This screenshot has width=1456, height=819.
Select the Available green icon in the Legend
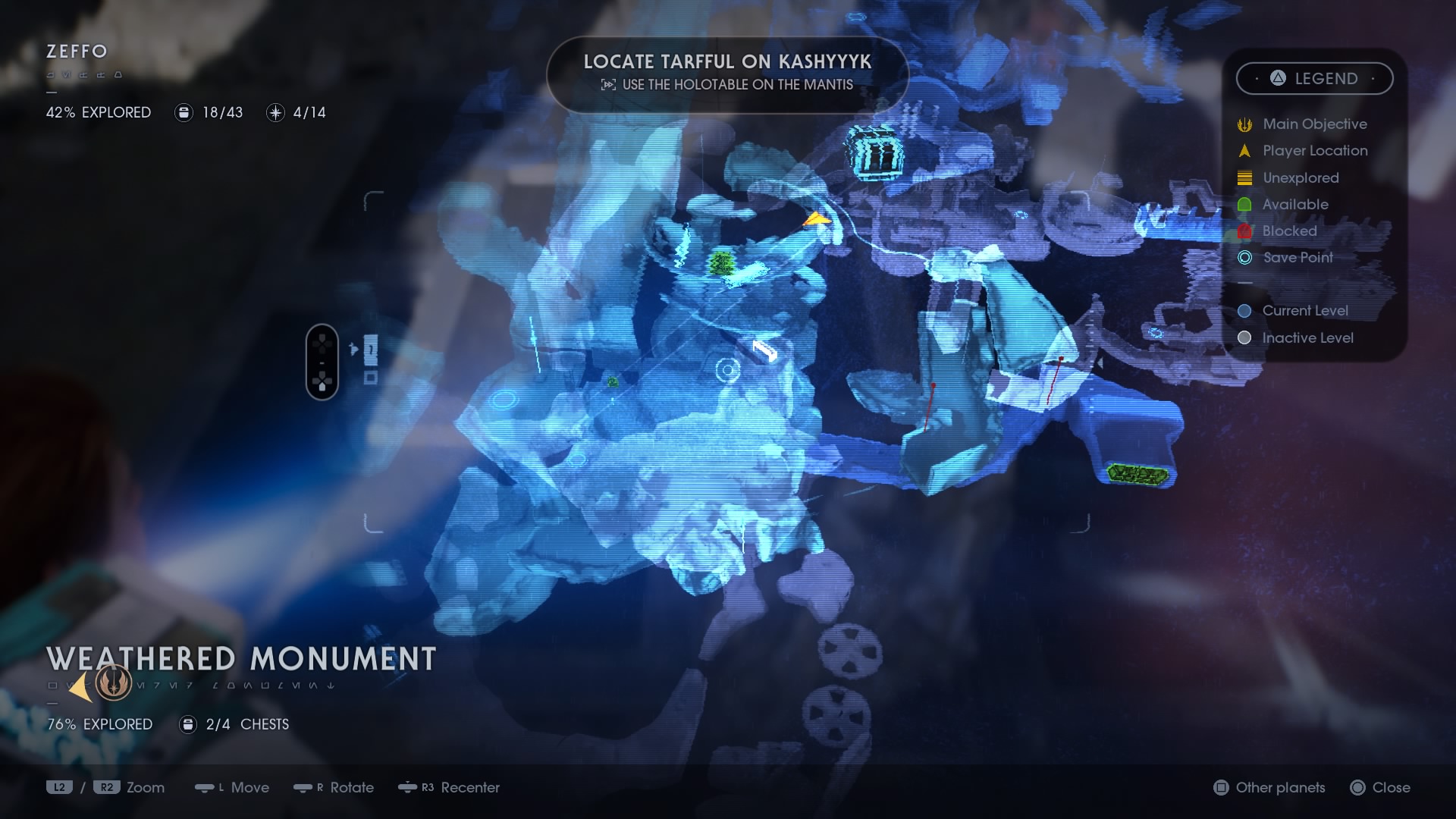(1244, 204)
